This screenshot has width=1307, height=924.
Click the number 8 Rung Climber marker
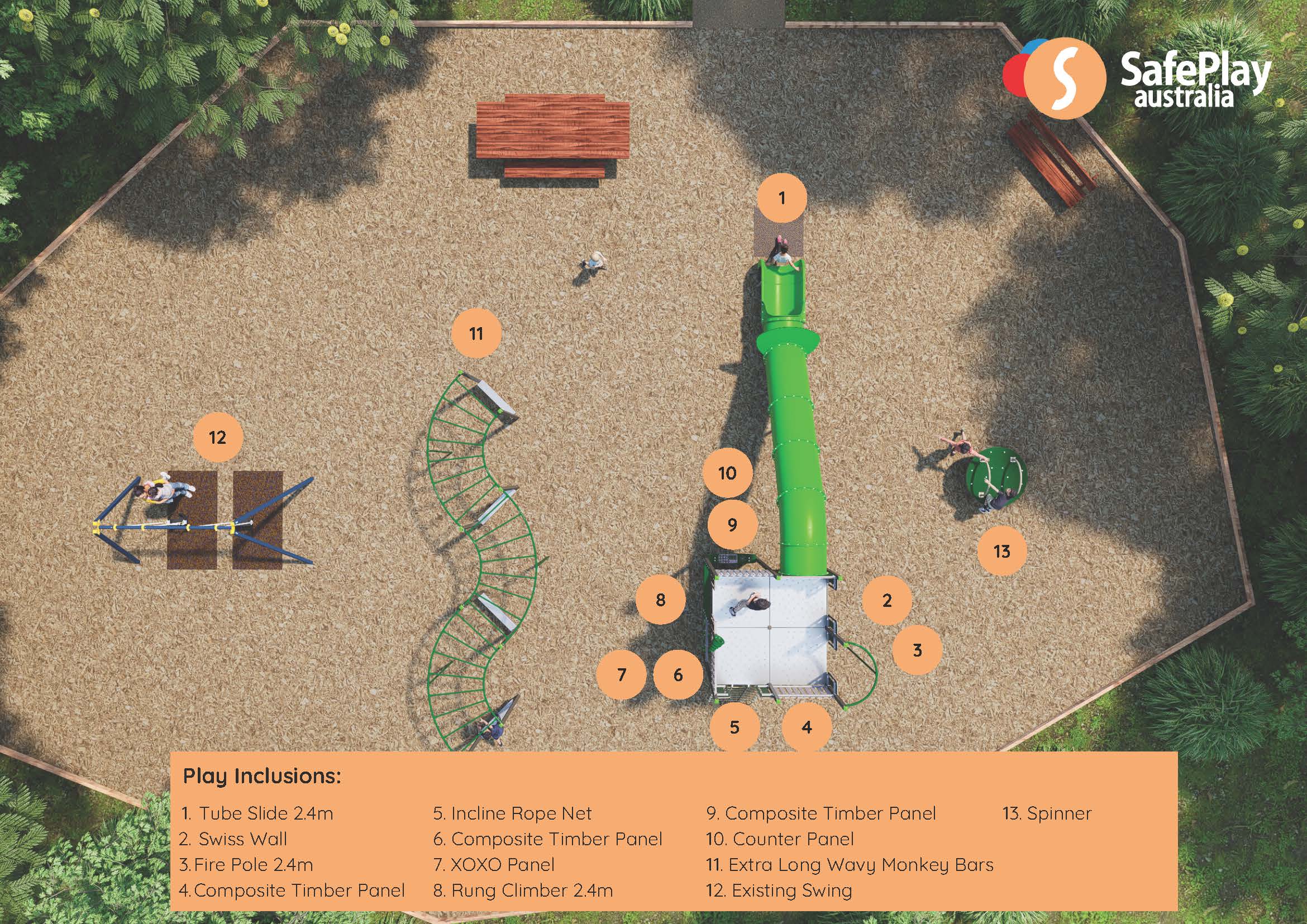tap(660, 599)
